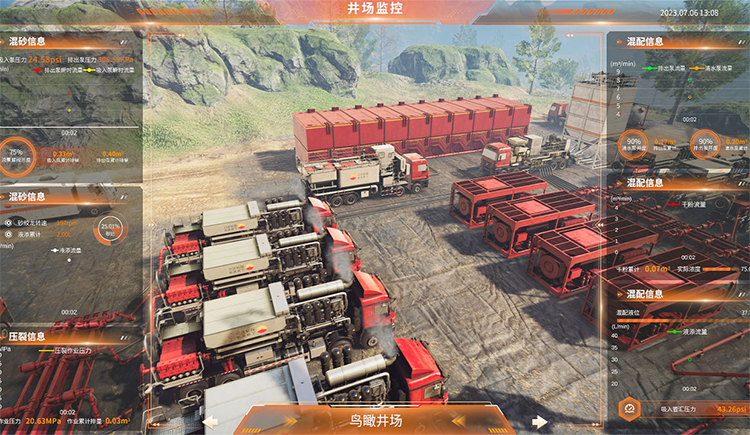Select the 鸟瞰井场 view label
This screenshot has width=750, height=435.
375,421
